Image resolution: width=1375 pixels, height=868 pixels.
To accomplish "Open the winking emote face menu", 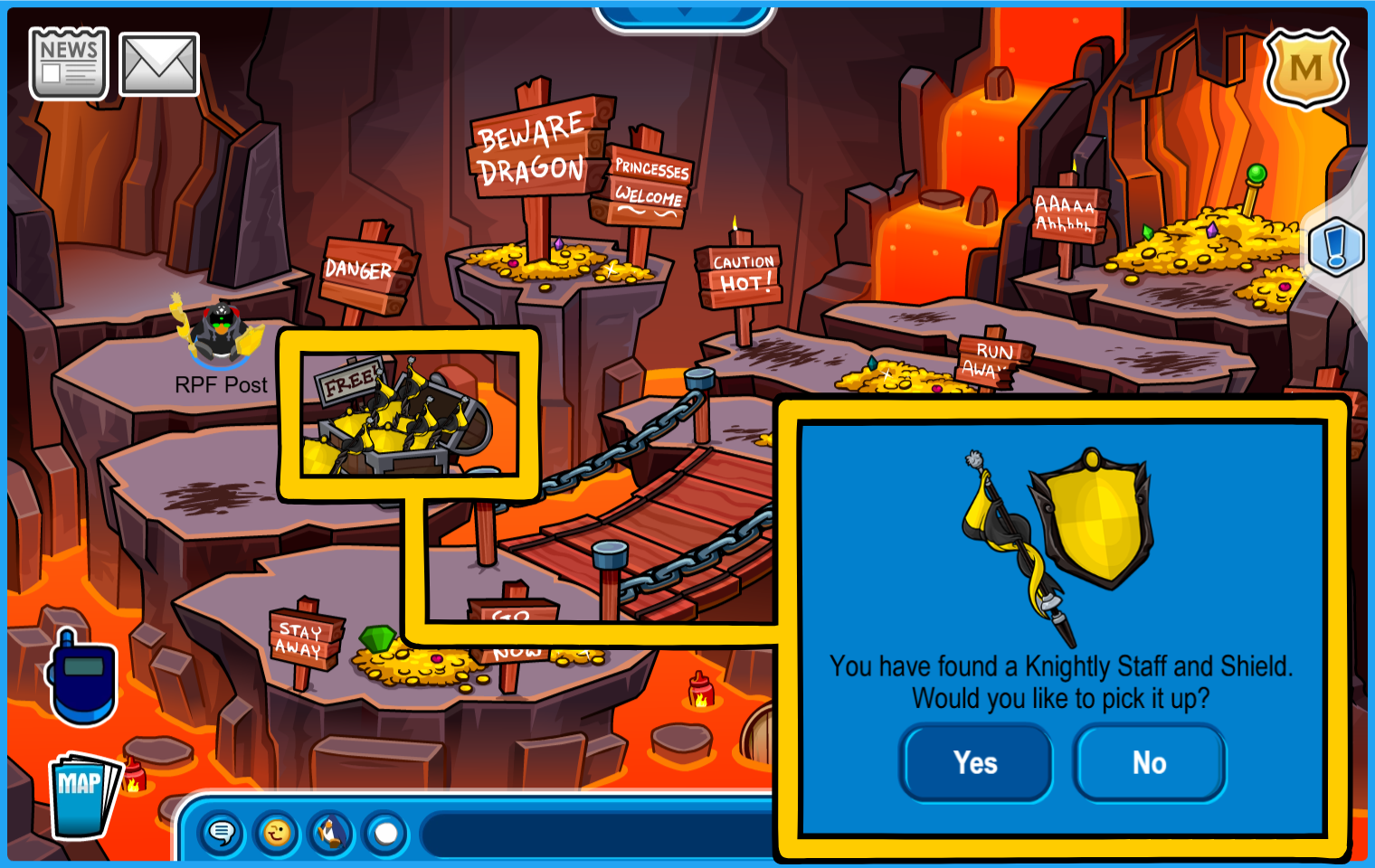I will 277,833.
